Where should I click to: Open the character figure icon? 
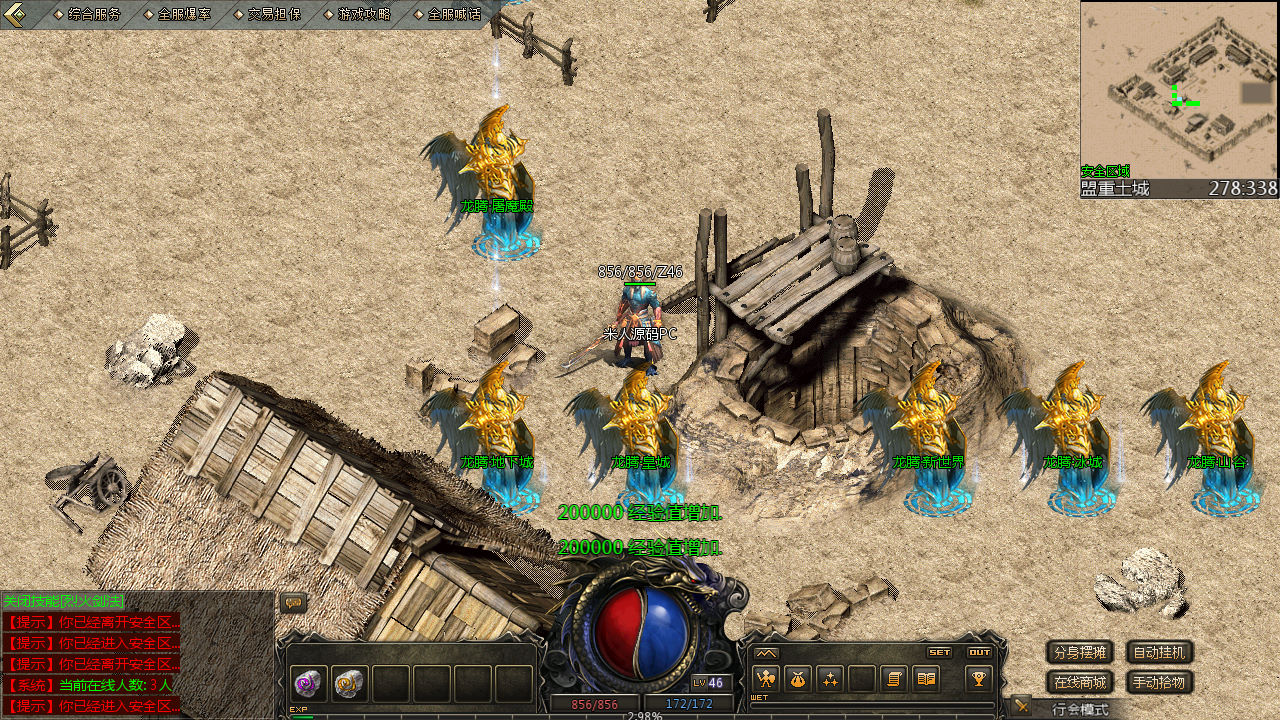pyautogui.click(x=766, y=679)
